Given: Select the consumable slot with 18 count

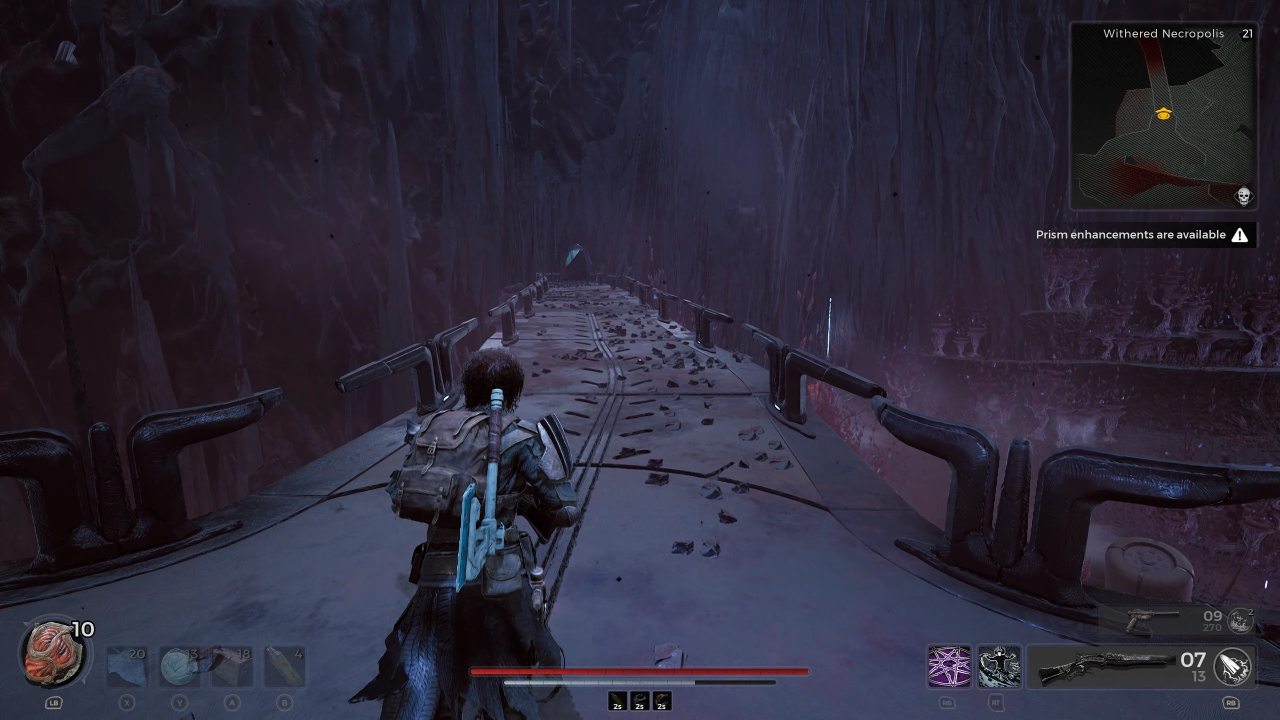Looking at the screenshot, I should click(x=231, y=666).
